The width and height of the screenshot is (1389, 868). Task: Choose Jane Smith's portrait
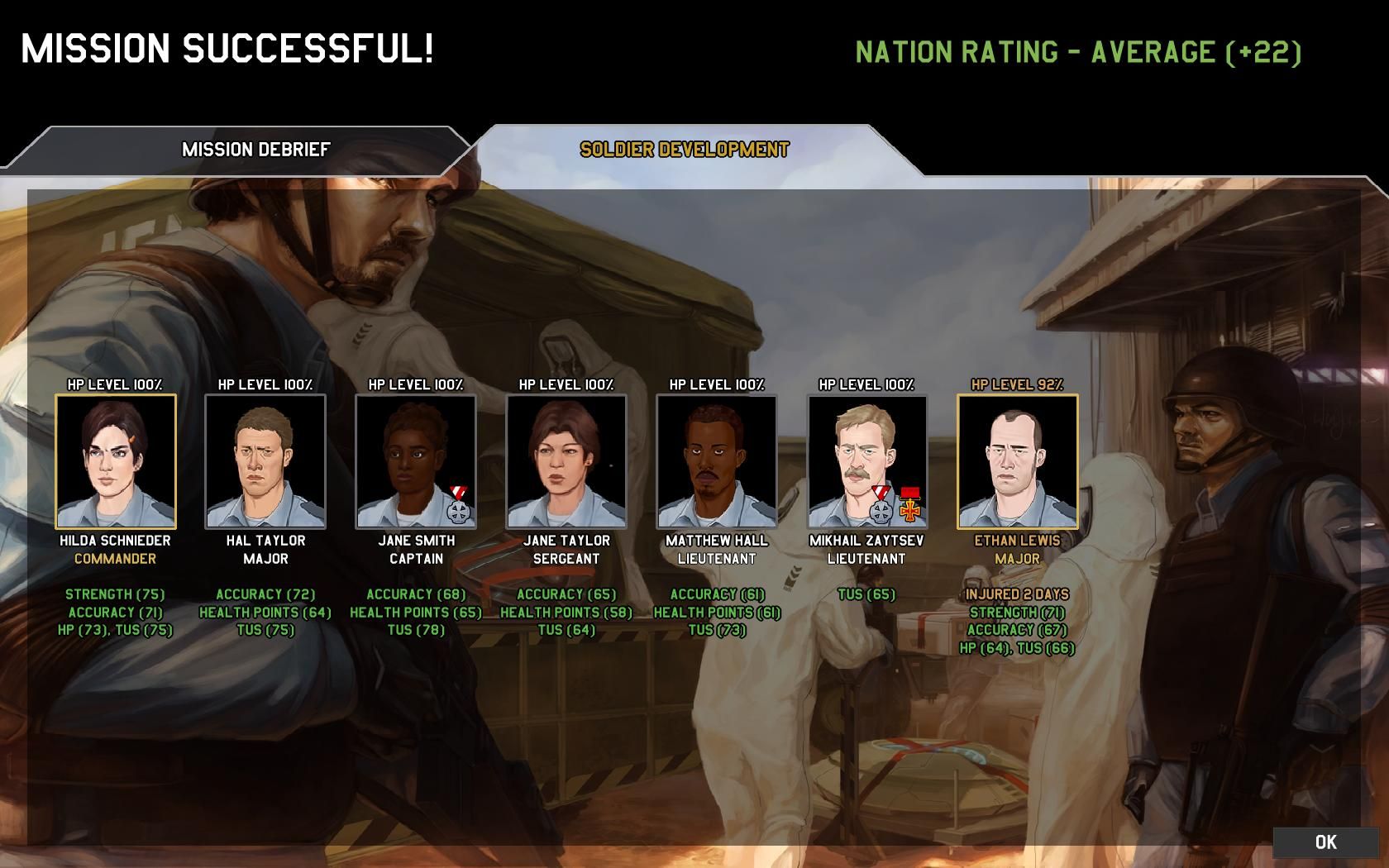[416, 461]
